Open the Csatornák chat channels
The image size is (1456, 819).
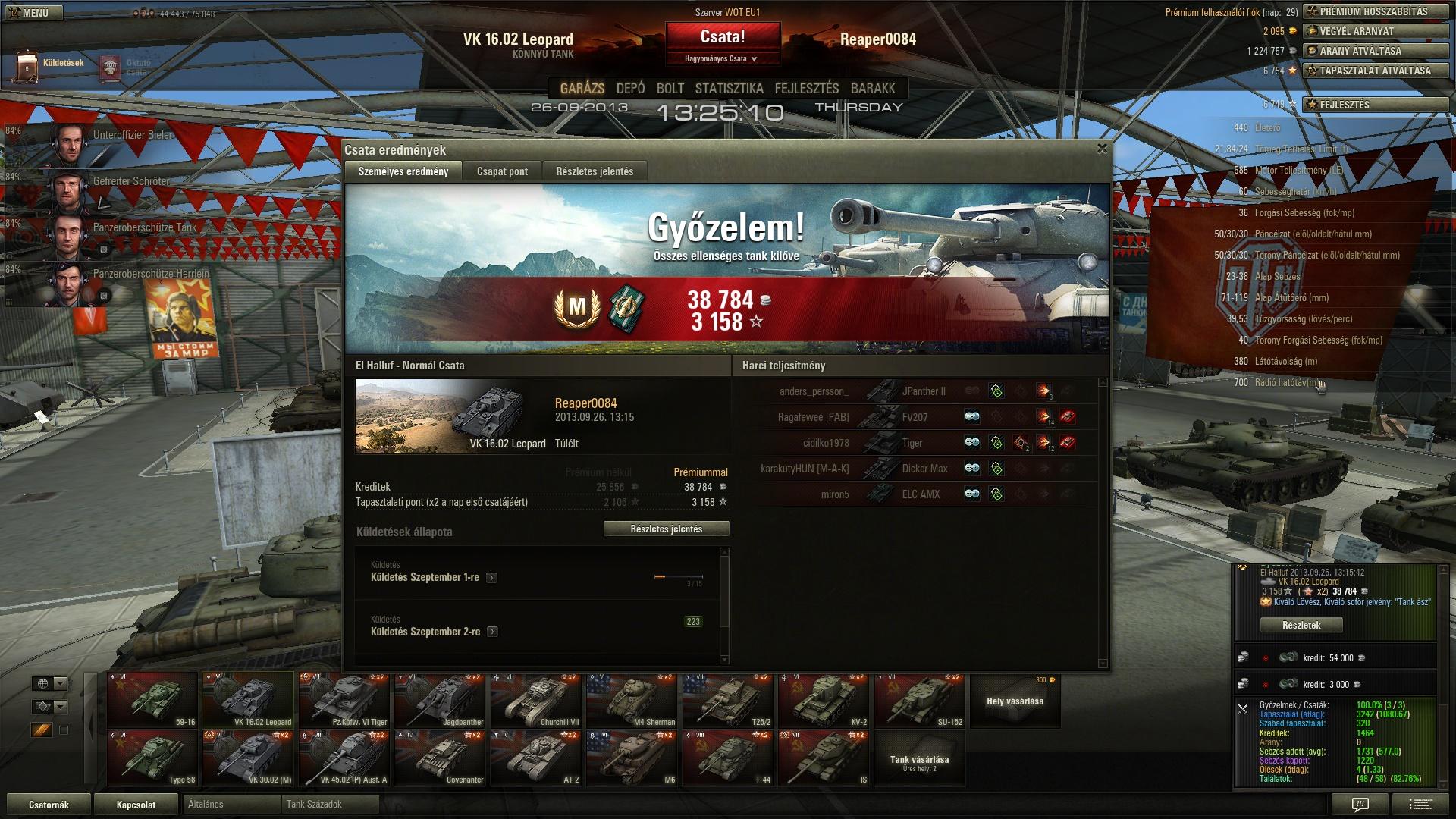tap(49, 805)
